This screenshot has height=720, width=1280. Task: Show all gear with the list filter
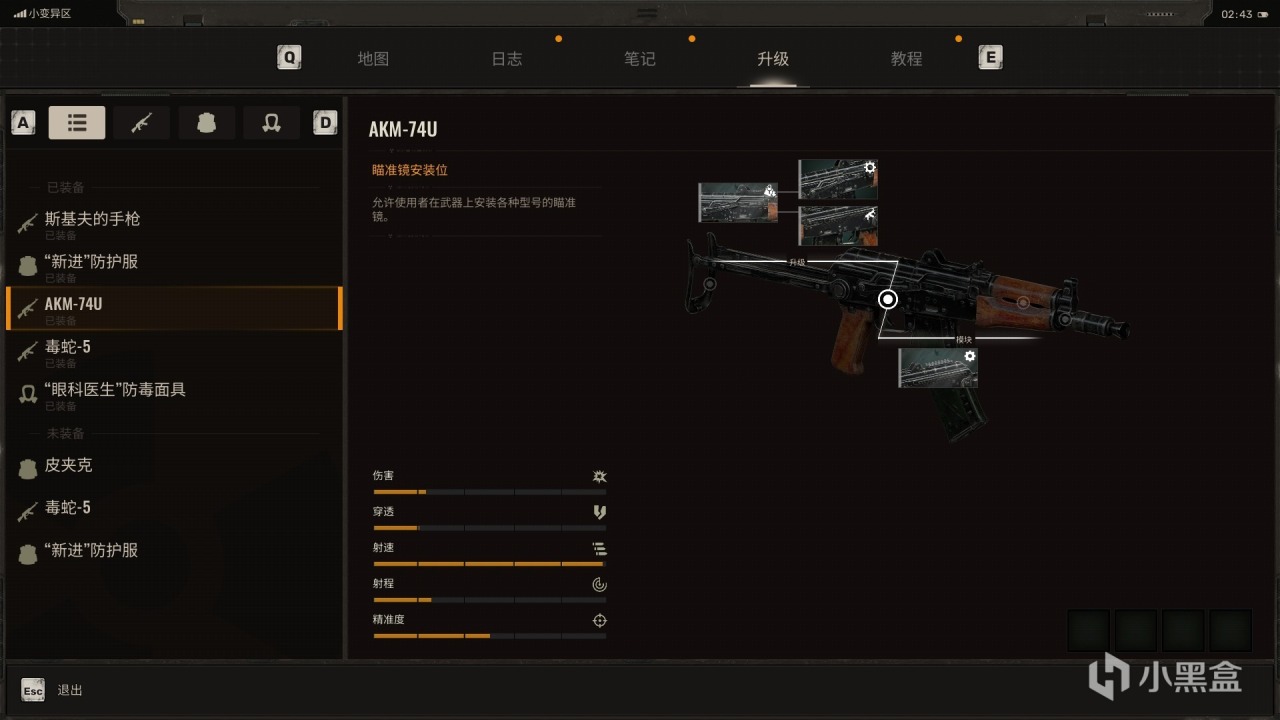(x=77, y=123)
